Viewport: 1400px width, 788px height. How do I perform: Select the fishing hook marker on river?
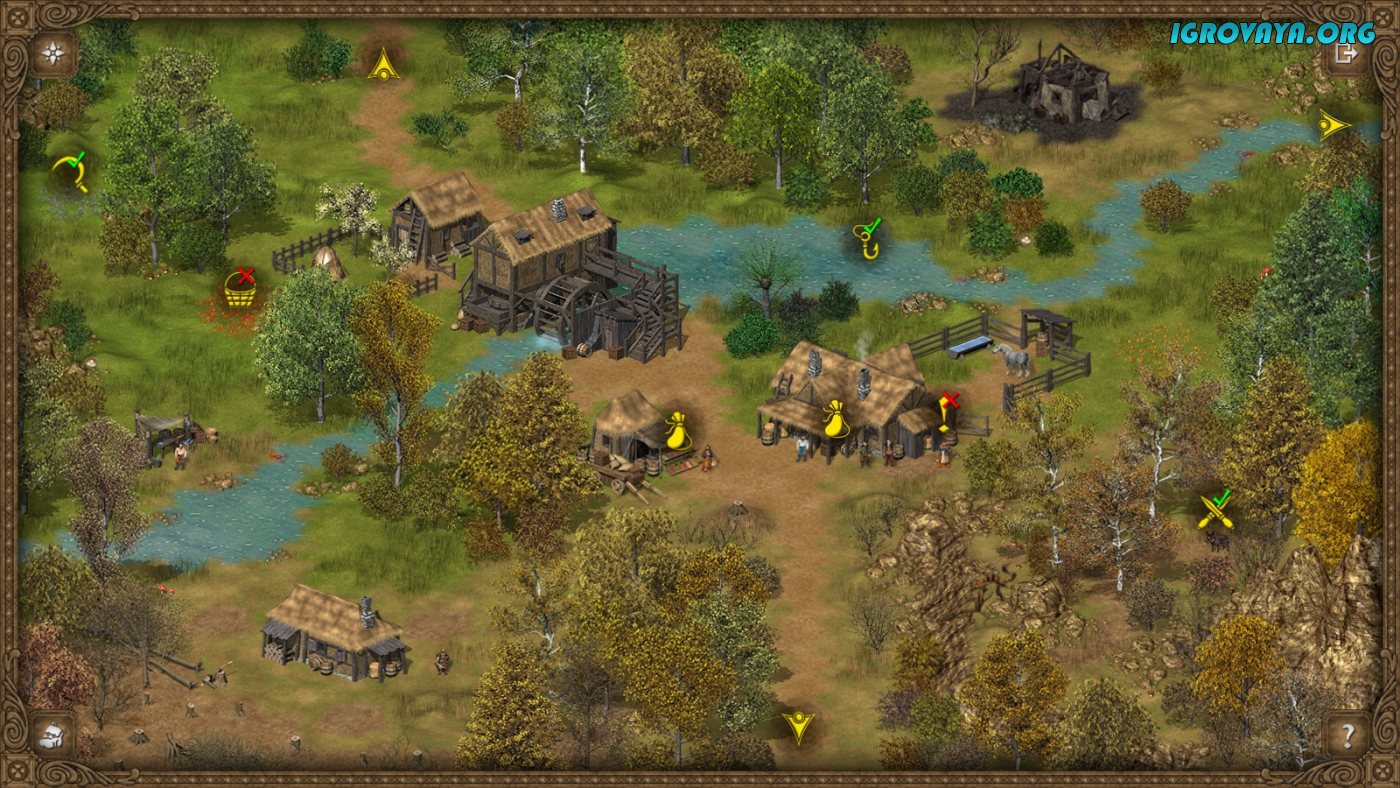867,240
